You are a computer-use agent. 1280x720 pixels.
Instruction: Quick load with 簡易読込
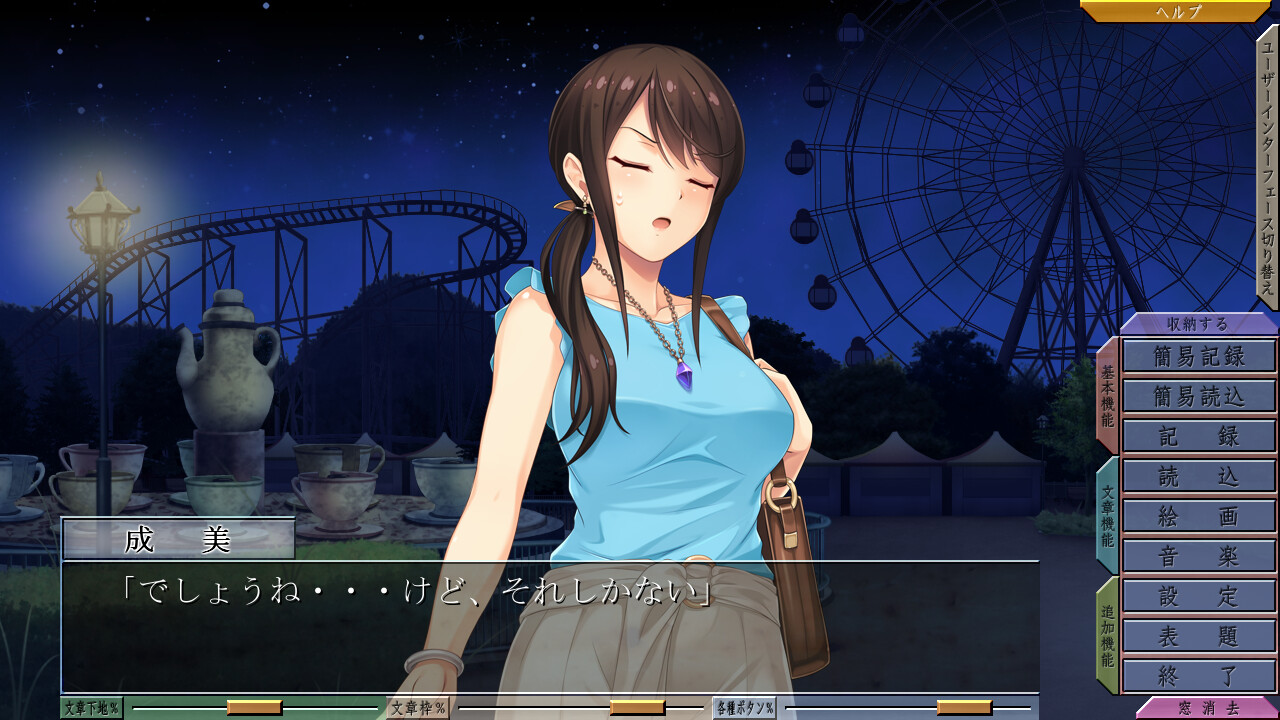click(x=1199, y=396)
